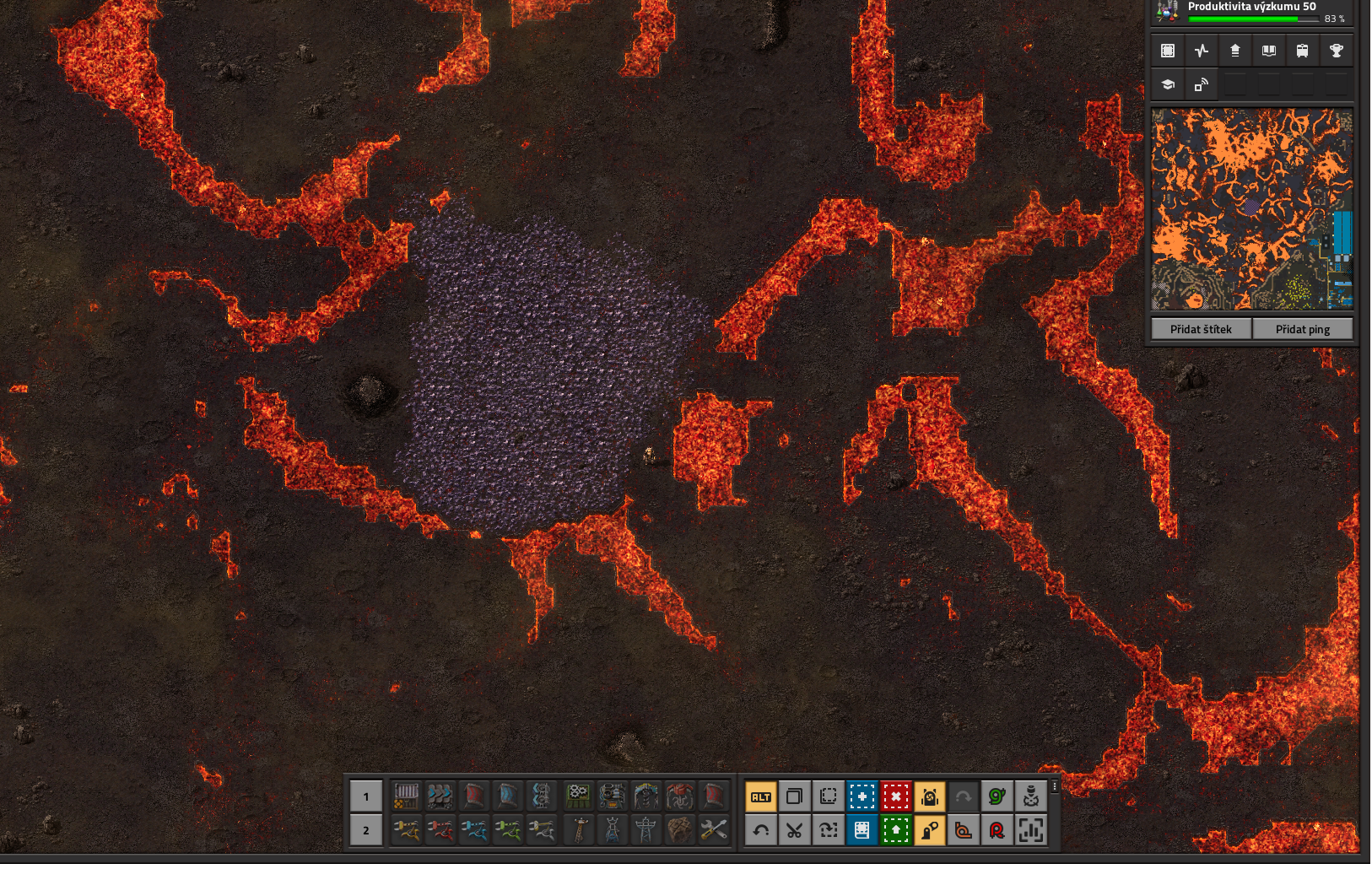Select the red deconstruction planner shortcut
The image size is (1372, 869).
(896, 796)
